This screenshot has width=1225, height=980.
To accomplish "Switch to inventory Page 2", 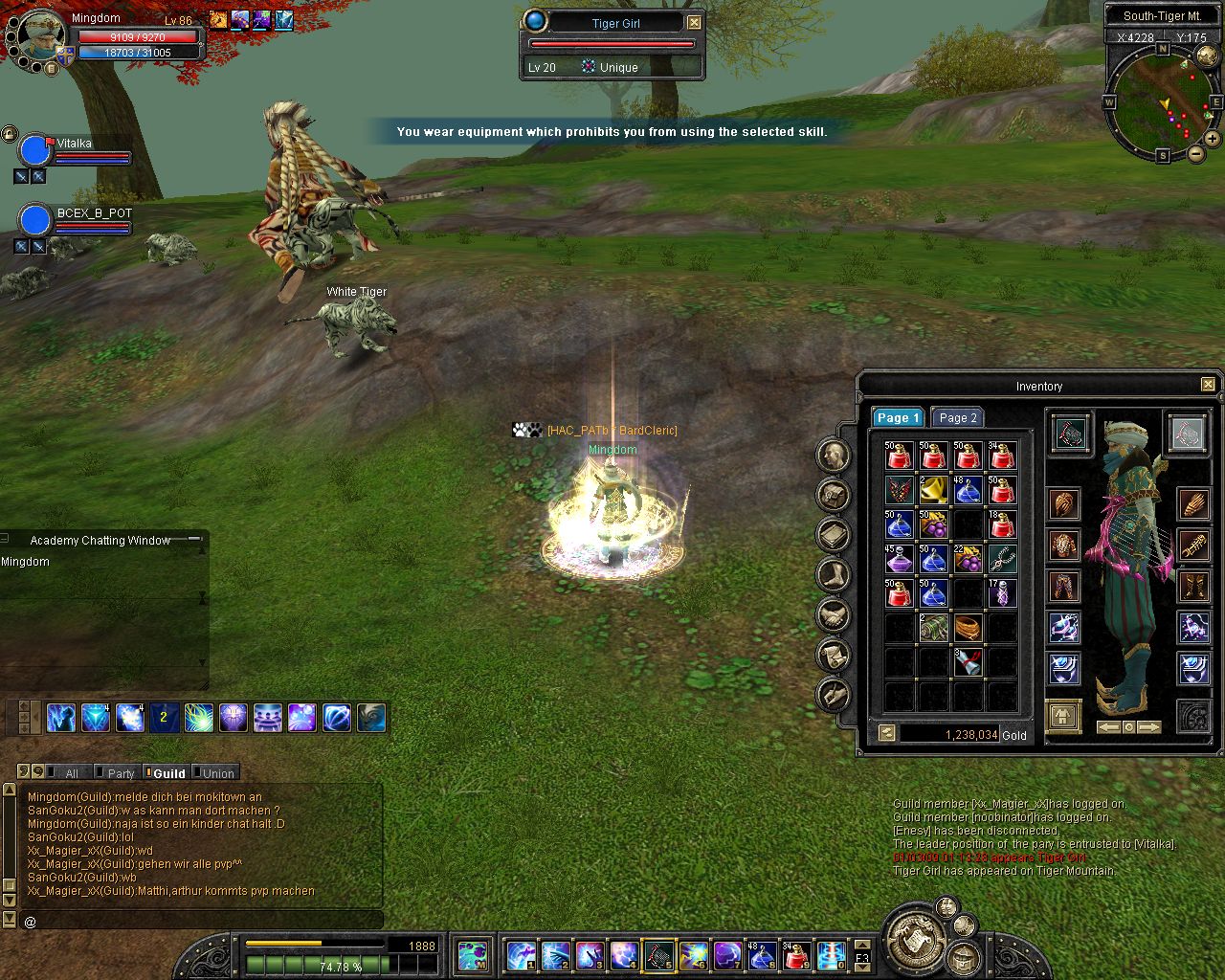I will (957, 418).
